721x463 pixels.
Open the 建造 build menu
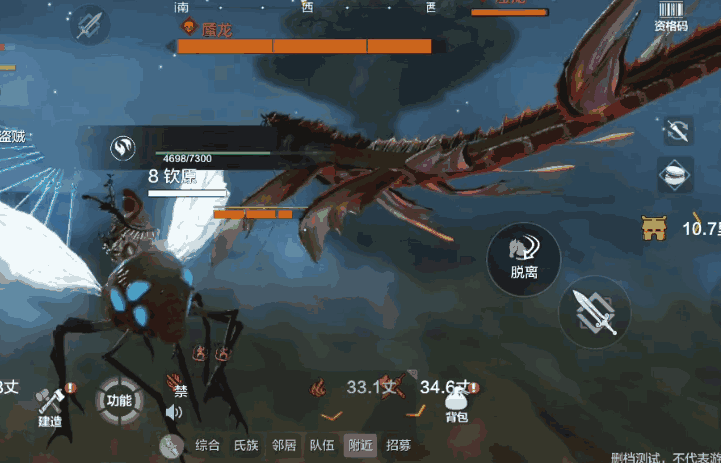pos(50,404)
